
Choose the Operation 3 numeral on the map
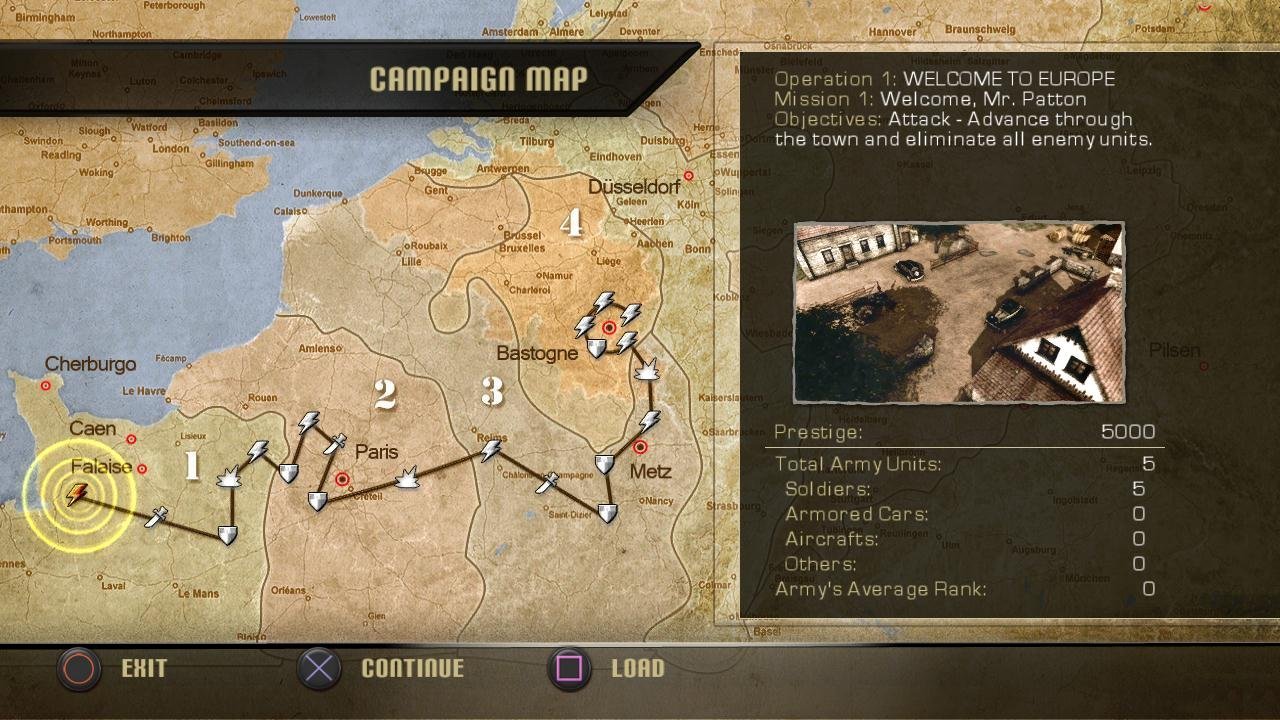[491, 391]
